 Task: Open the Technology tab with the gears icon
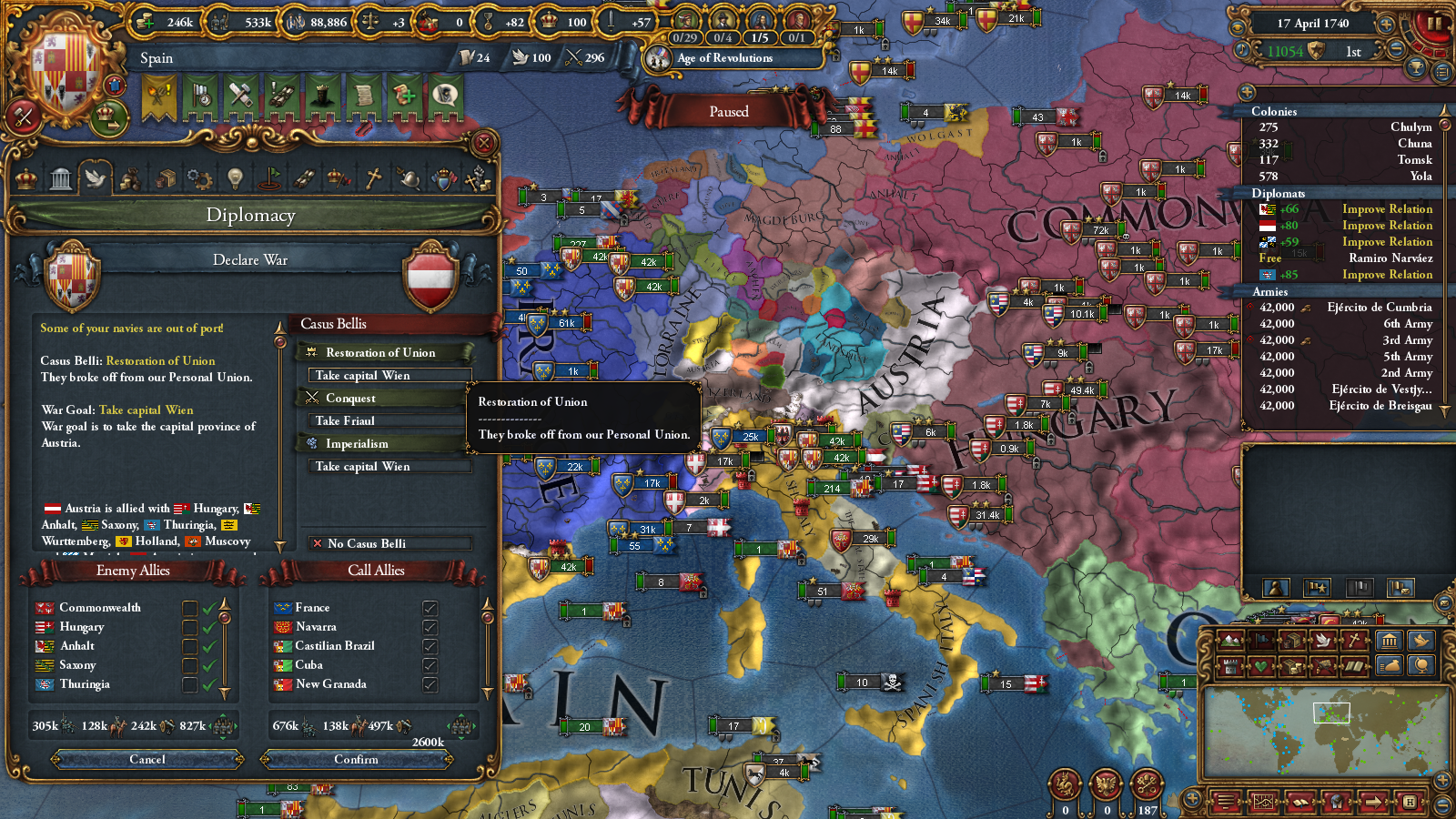[x=197, y=178]
